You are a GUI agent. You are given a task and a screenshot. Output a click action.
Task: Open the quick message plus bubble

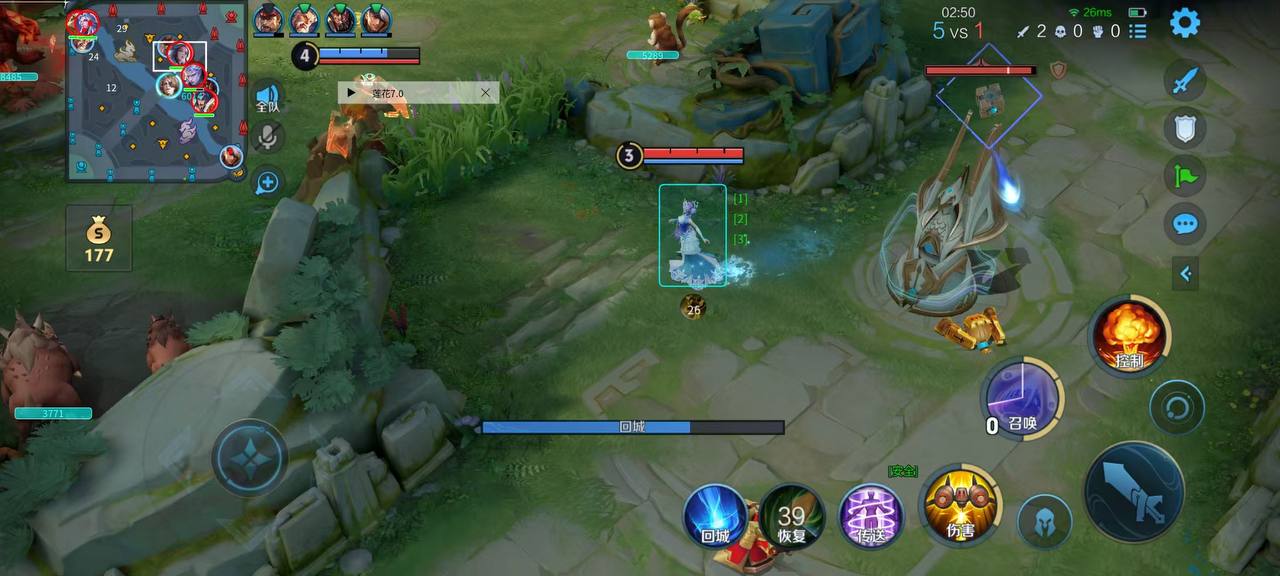[268, 182]
